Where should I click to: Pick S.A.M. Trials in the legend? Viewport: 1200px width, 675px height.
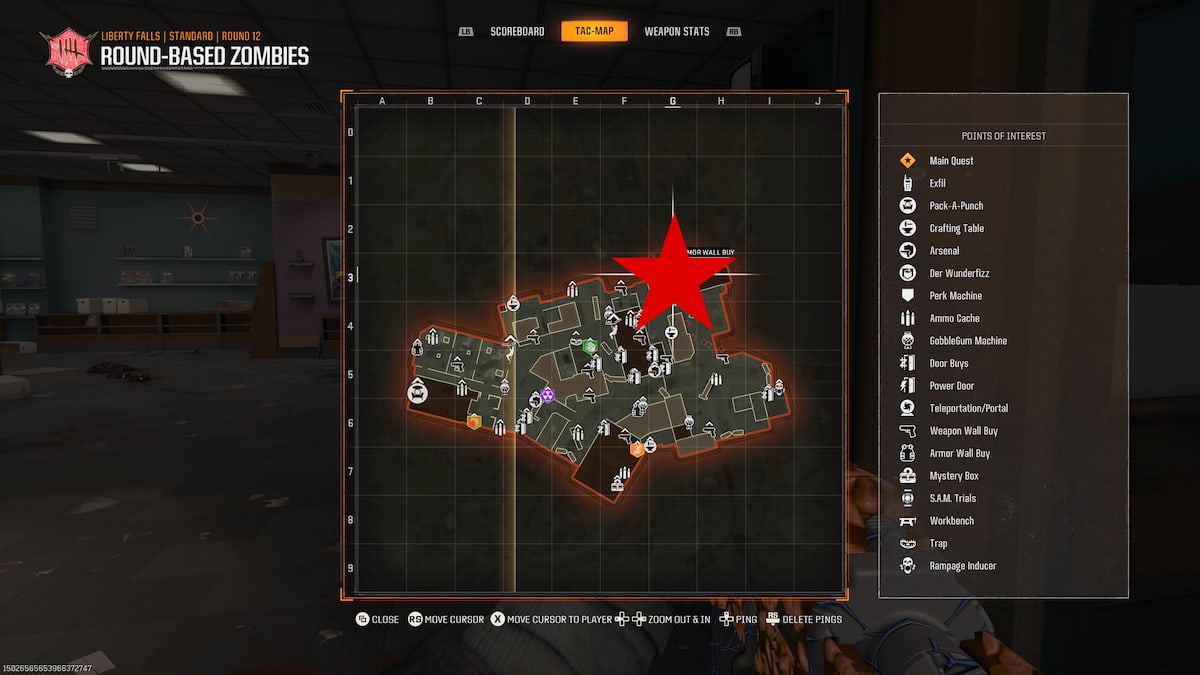point(952,498)
